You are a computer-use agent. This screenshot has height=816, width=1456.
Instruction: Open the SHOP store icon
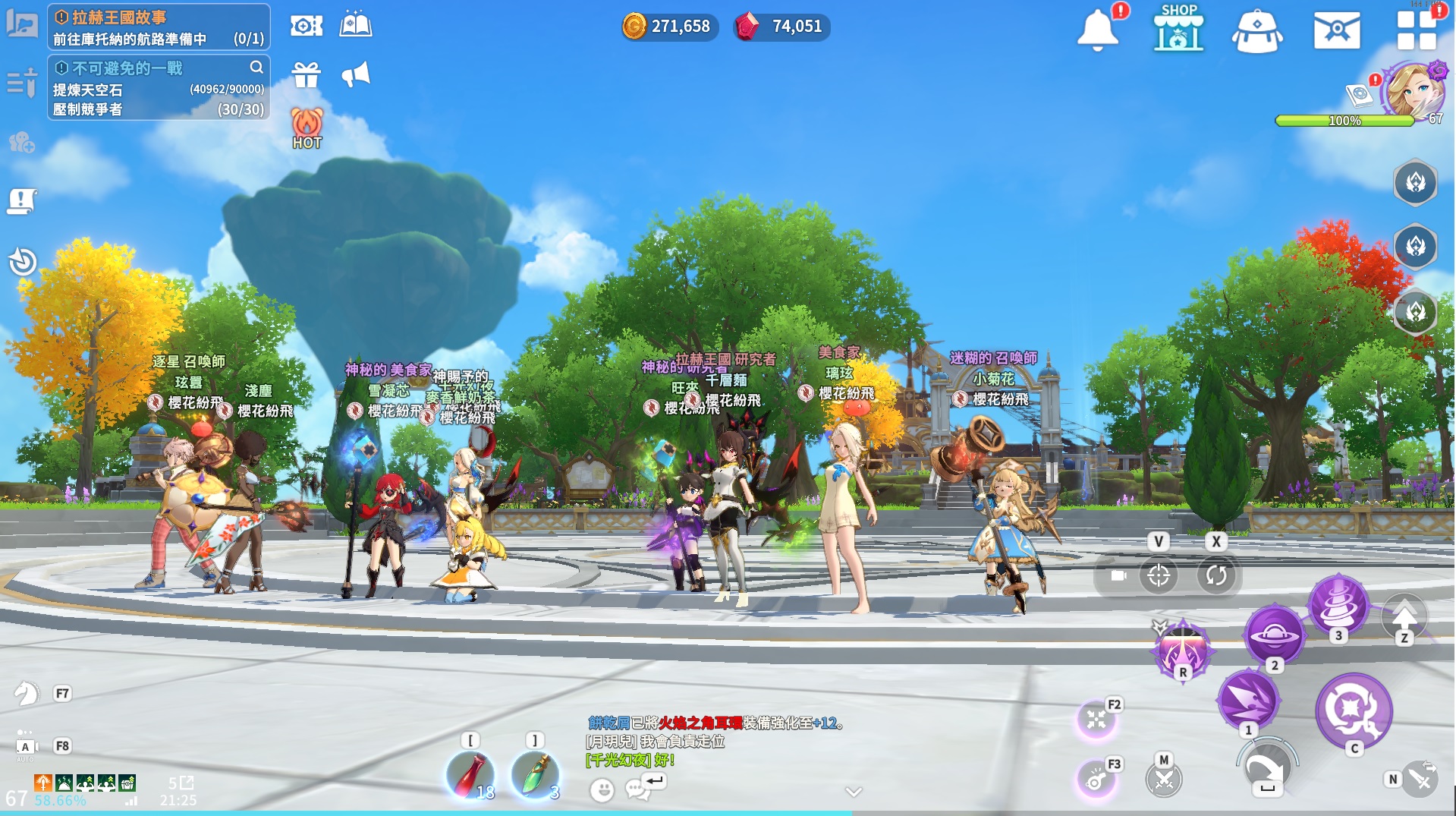pyautogui.click(x=1178, y=29)
